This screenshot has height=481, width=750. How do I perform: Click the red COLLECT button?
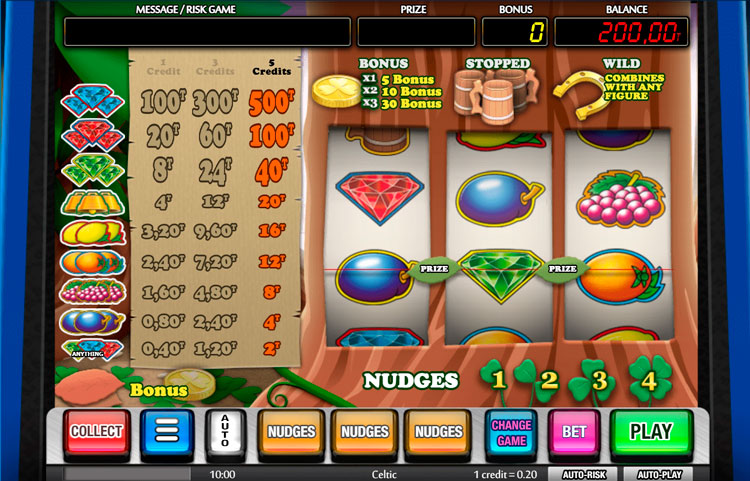coord(97,432)
